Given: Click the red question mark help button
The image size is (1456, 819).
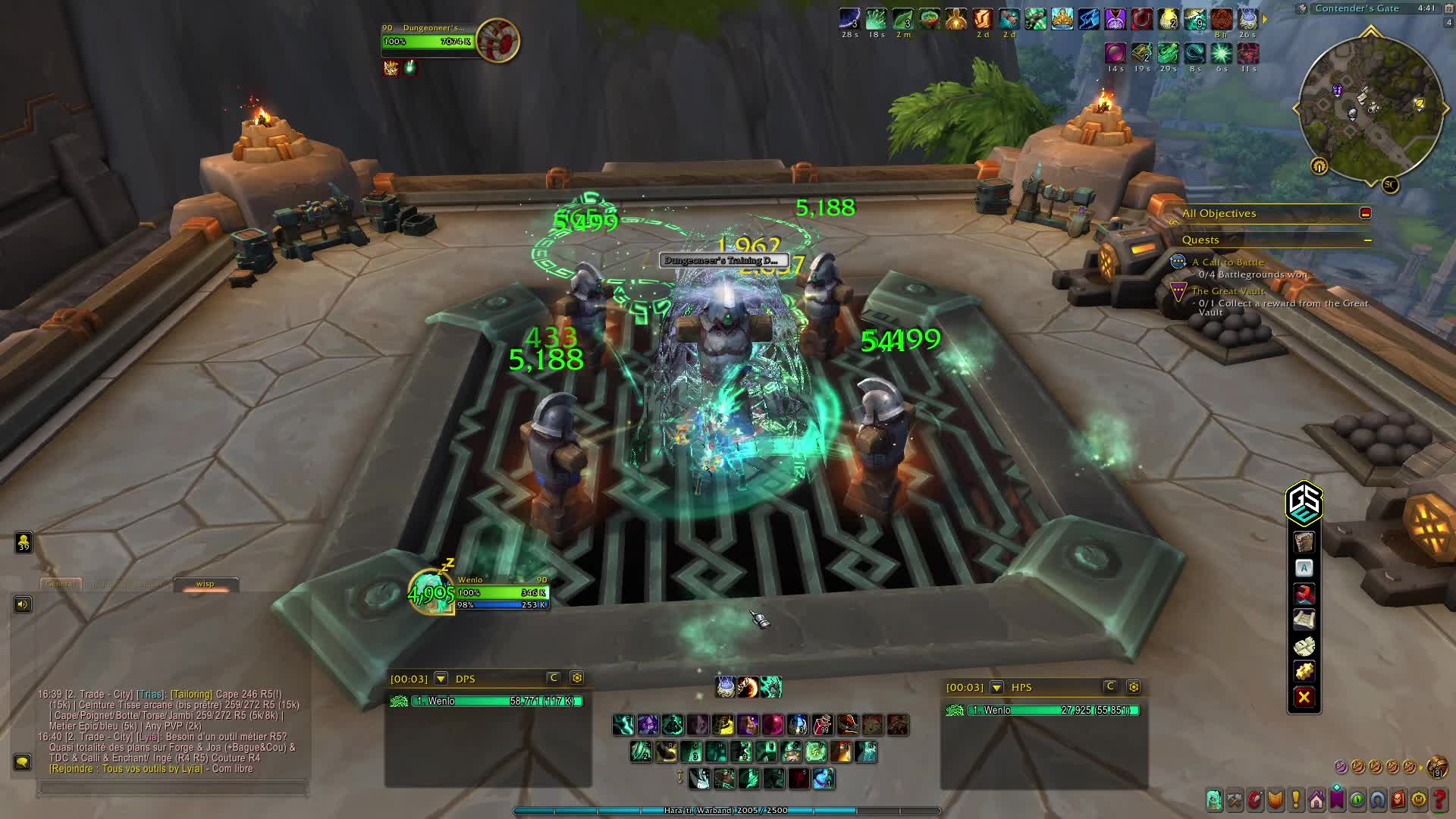Looking at the screenshot, I should (x=1439, y=799).
